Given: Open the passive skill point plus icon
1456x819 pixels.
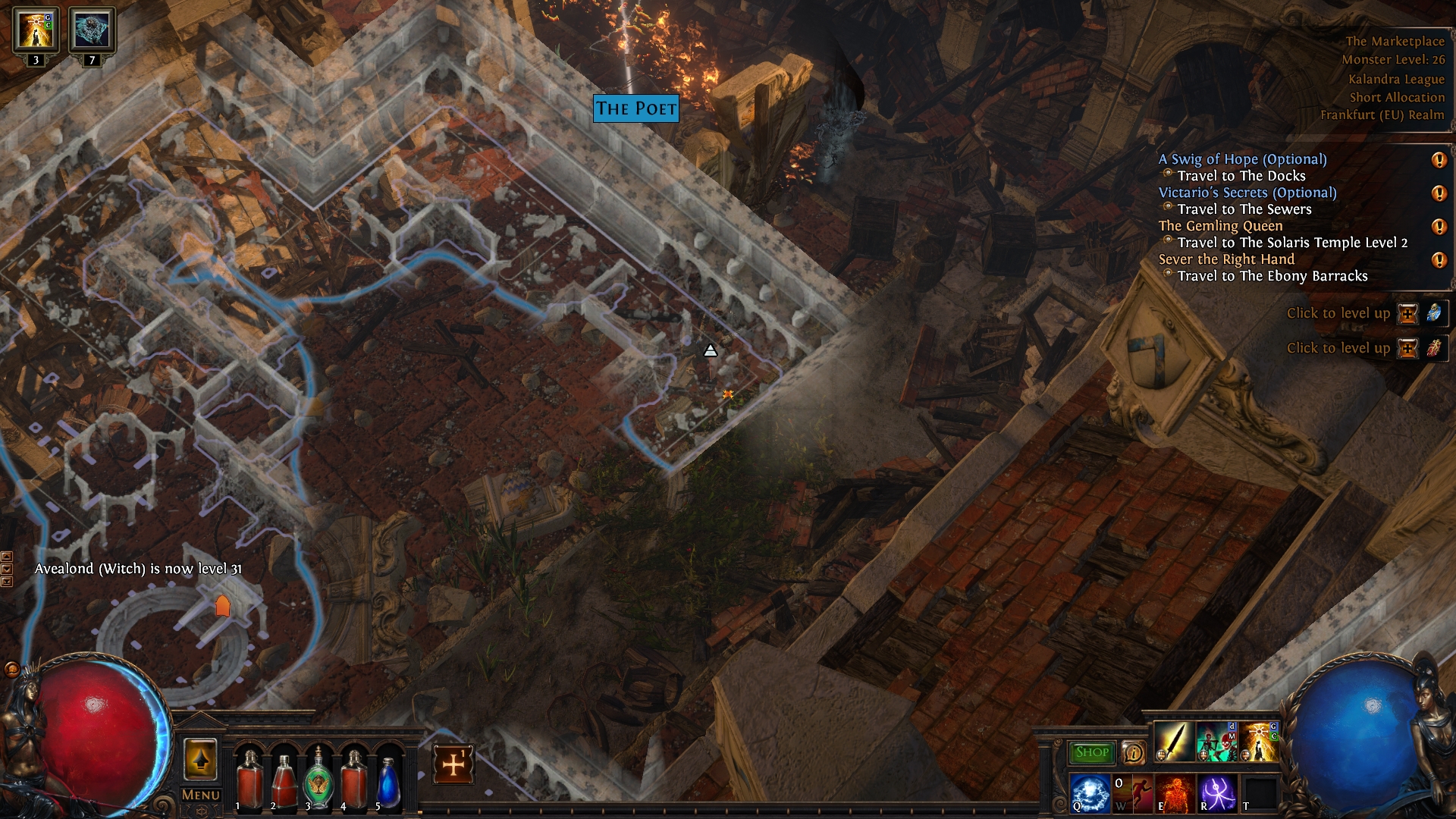Looking at the screenshot, I should click(453, 764).
